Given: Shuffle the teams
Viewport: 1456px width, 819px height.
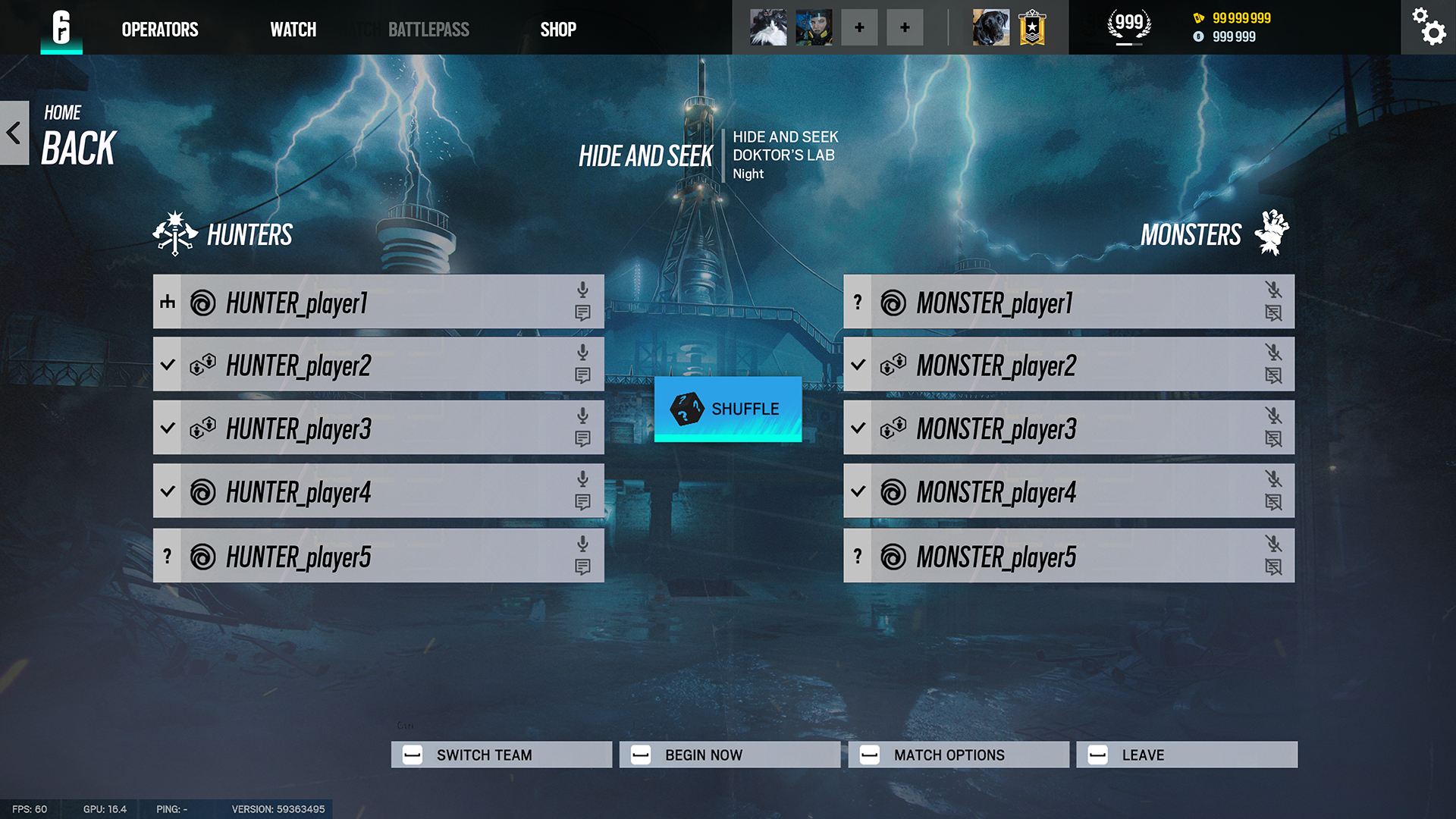Looking at the screenshot, I should (x=728, y=409).
